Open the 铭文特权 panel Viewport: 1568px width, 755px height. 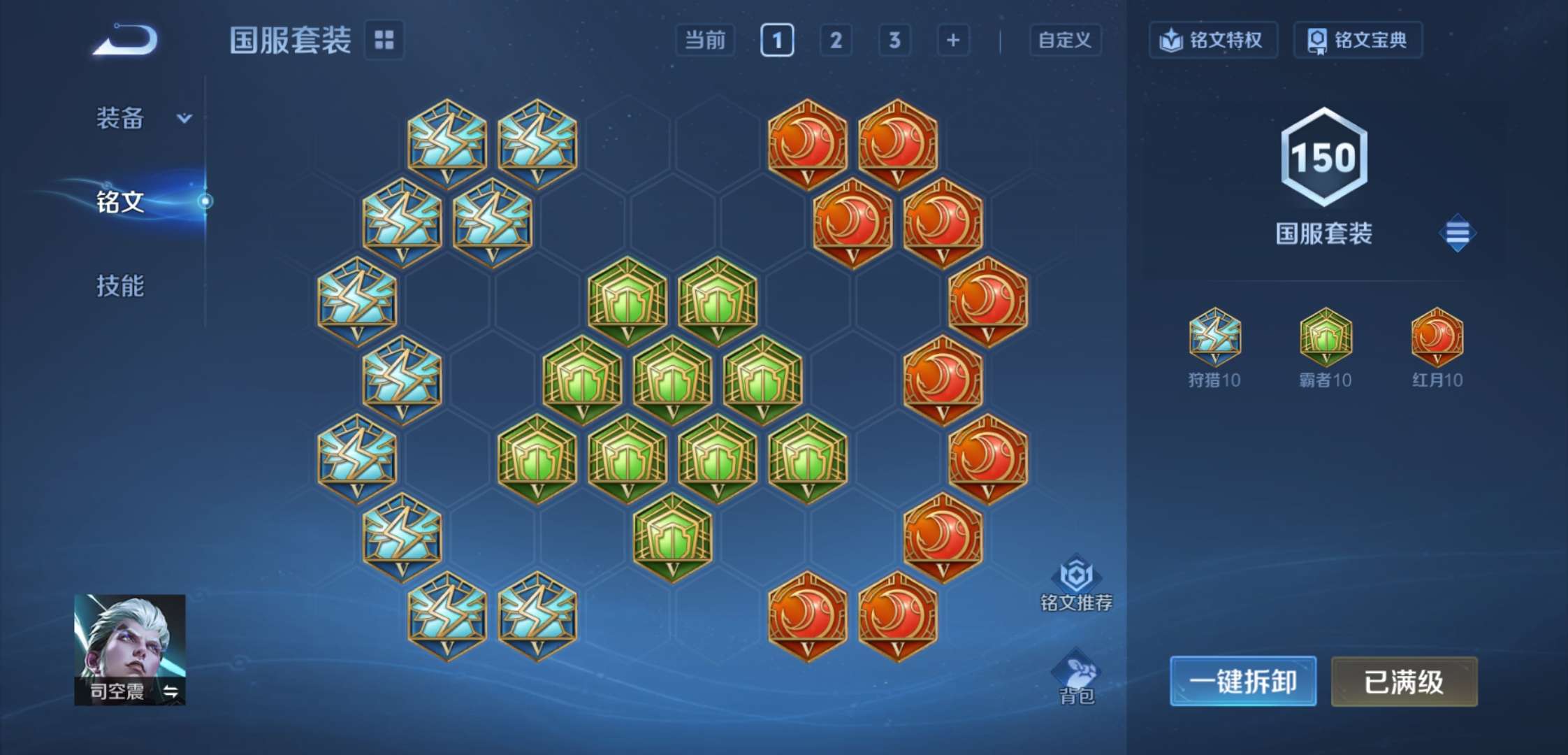coord(1214,40)
